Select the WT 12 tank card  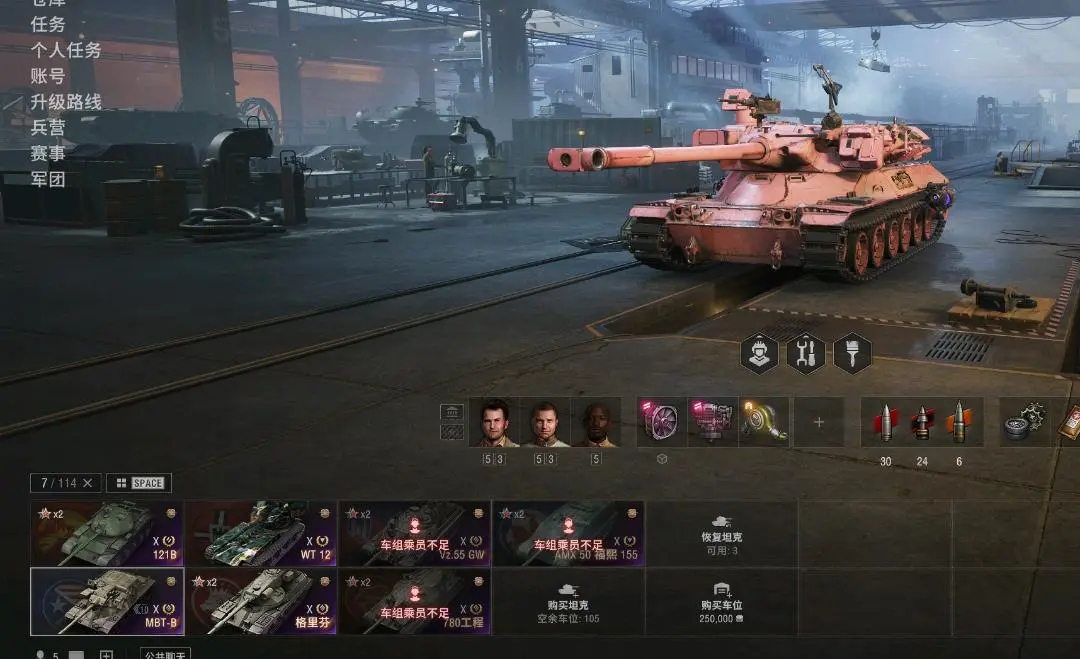click(261, 534)
